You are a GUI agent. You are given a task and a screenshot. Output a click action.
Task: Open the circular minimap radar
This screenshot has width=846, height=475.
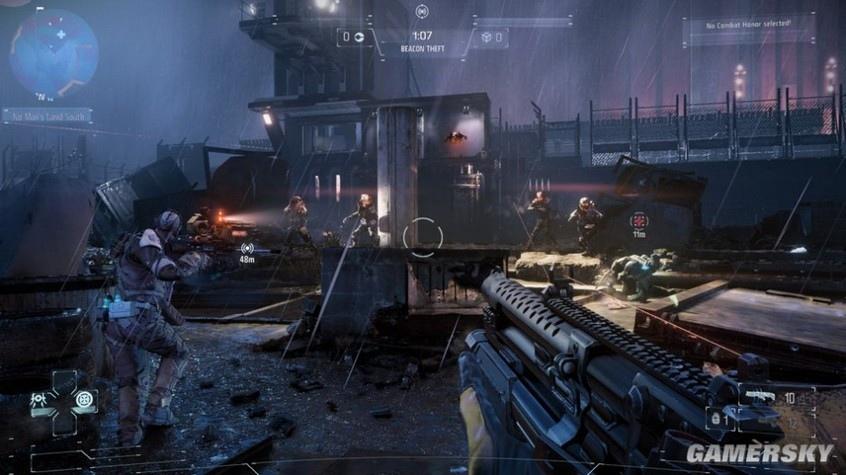(54, 53)
